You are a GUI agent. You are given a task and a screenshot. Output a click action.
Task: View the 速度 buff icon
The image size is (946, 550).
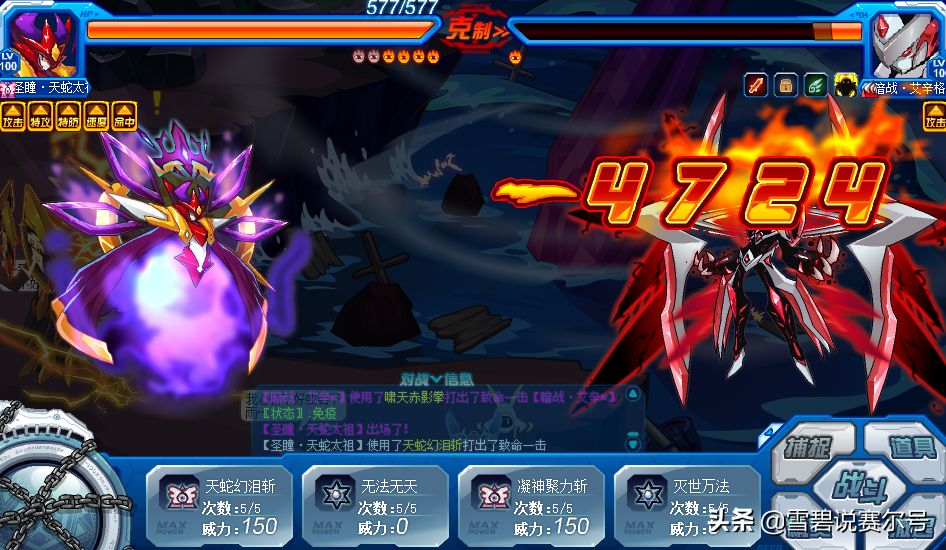[97, 116]
